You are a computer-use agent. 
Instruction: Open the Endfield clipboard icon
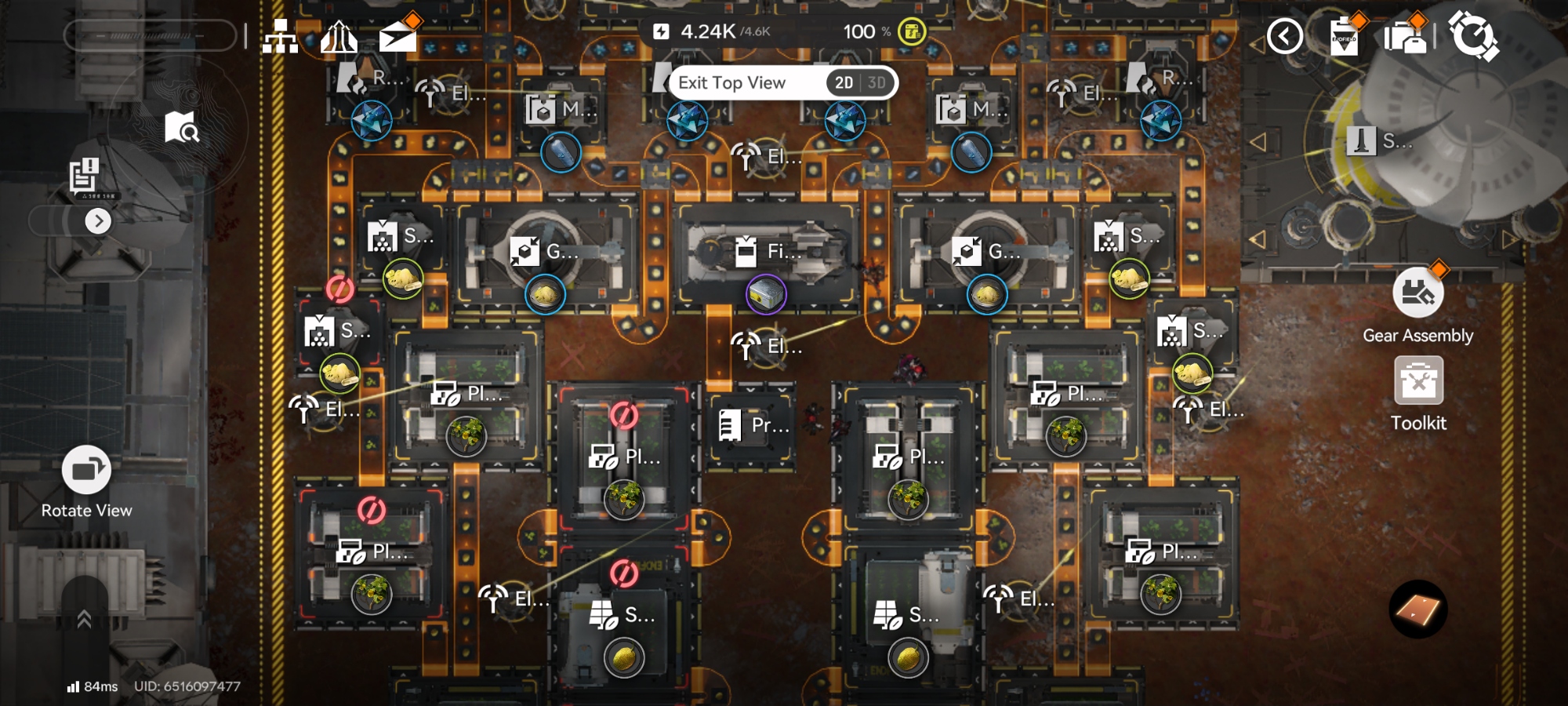point(1344,37)
